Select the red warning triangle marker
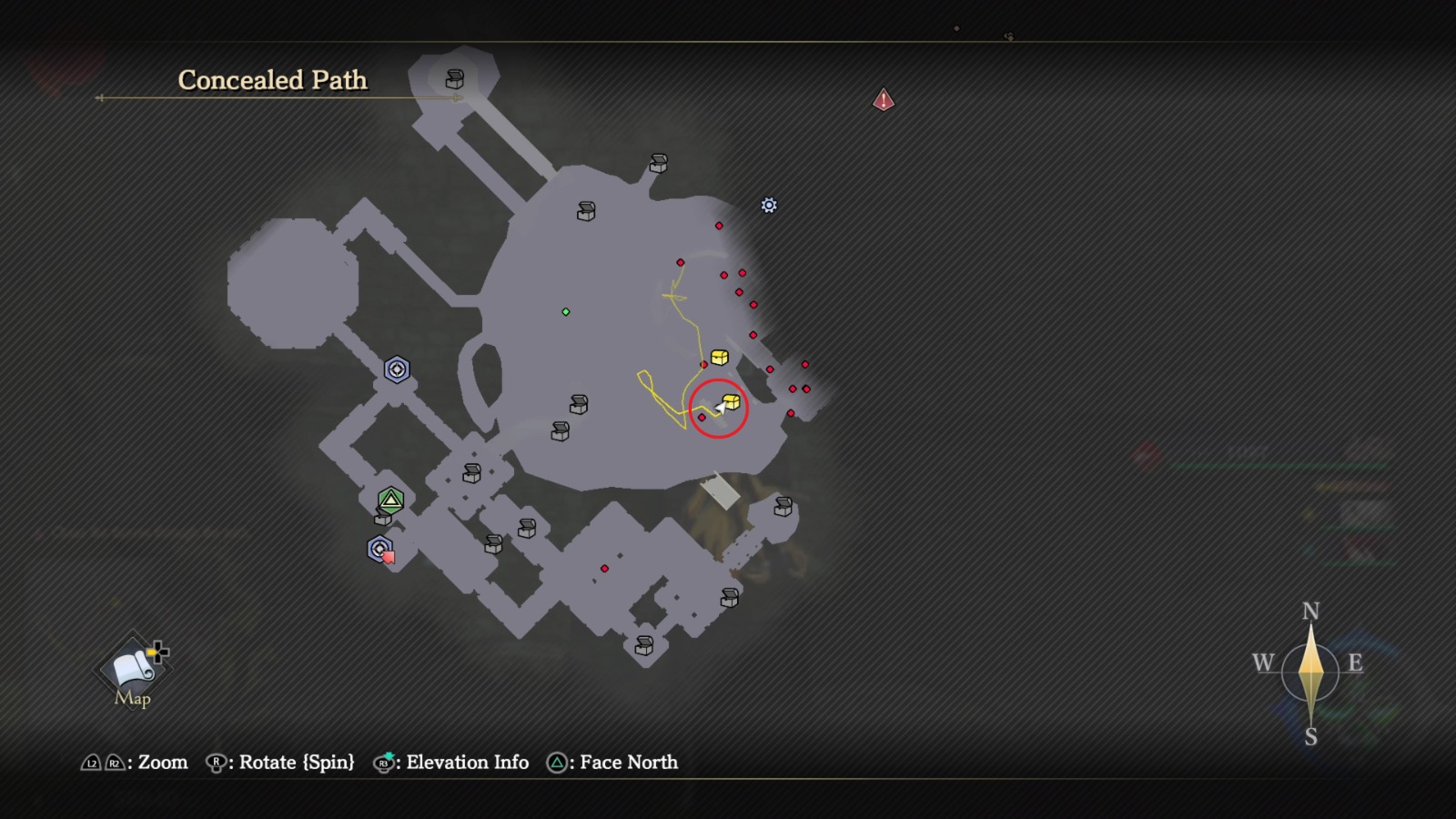The image size is (1456, 819). click(884, 99)
